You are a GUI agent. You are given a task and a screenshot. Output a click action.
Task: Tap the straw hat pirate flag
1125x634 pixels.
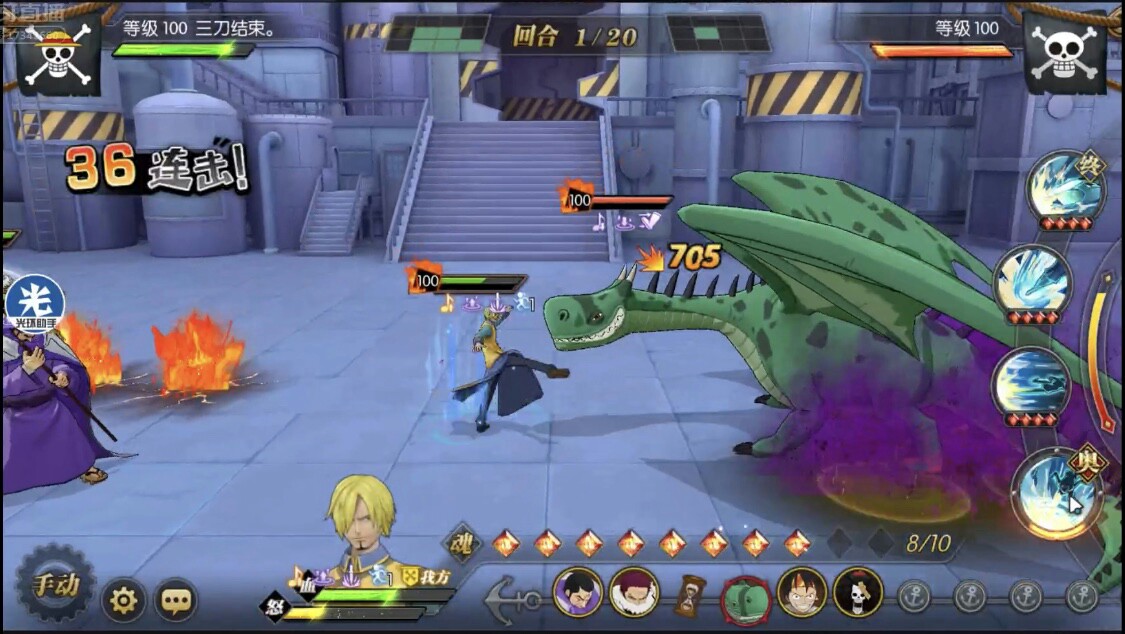pos(58,52)
